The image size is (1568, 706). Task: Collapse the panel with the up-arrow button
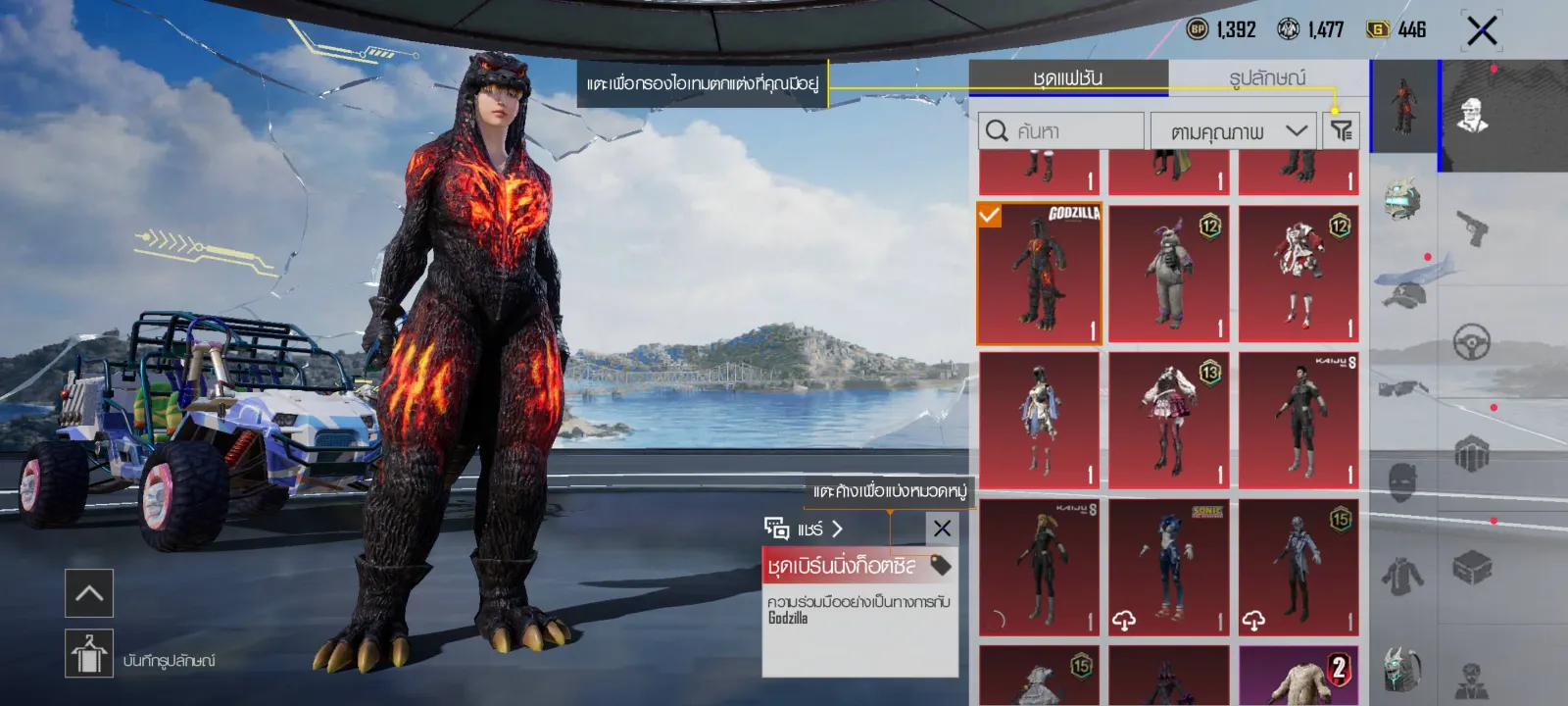click(89, 593)
